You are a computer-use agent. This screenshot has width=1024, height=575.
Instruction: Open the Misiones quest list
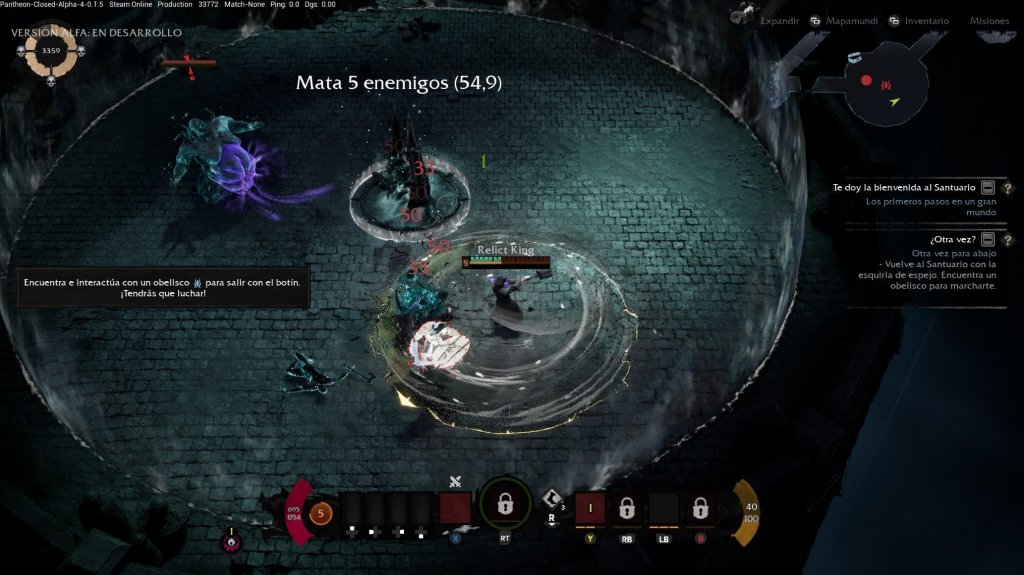click(989, 20)
